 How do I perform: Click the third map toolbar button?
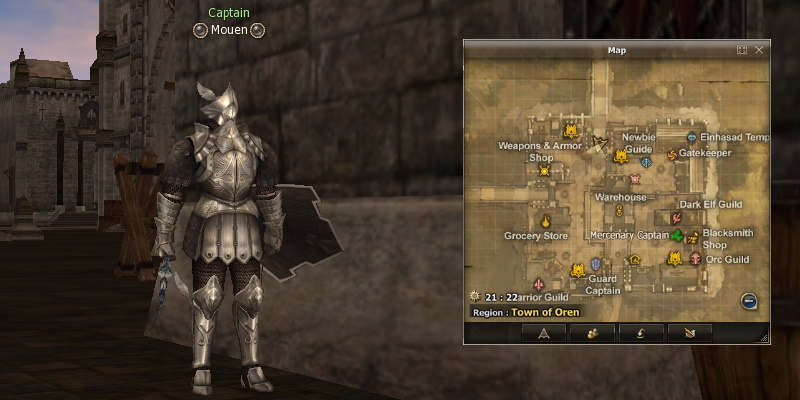(642, 333)
